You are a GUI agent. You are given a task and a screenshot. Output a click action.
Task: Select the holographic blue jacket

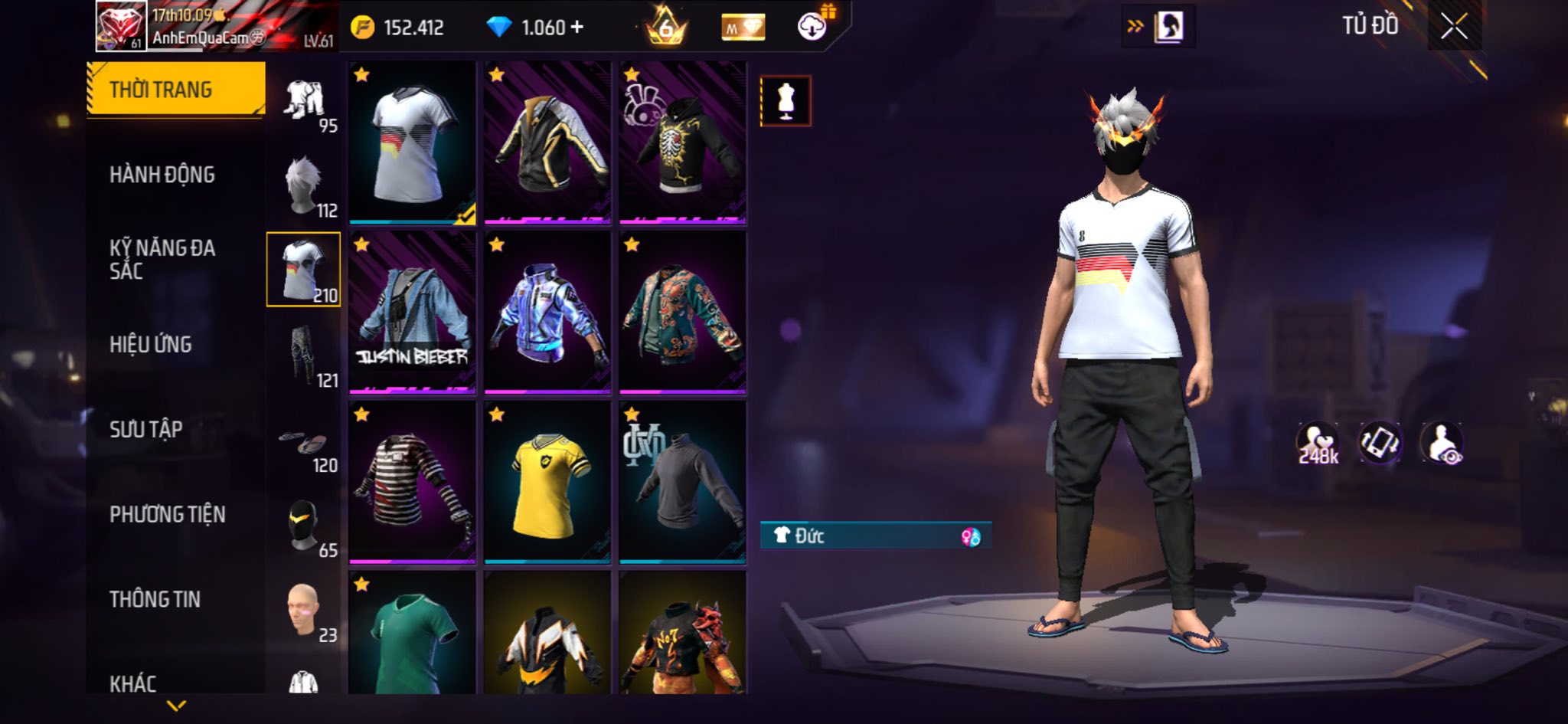[547, 313]
